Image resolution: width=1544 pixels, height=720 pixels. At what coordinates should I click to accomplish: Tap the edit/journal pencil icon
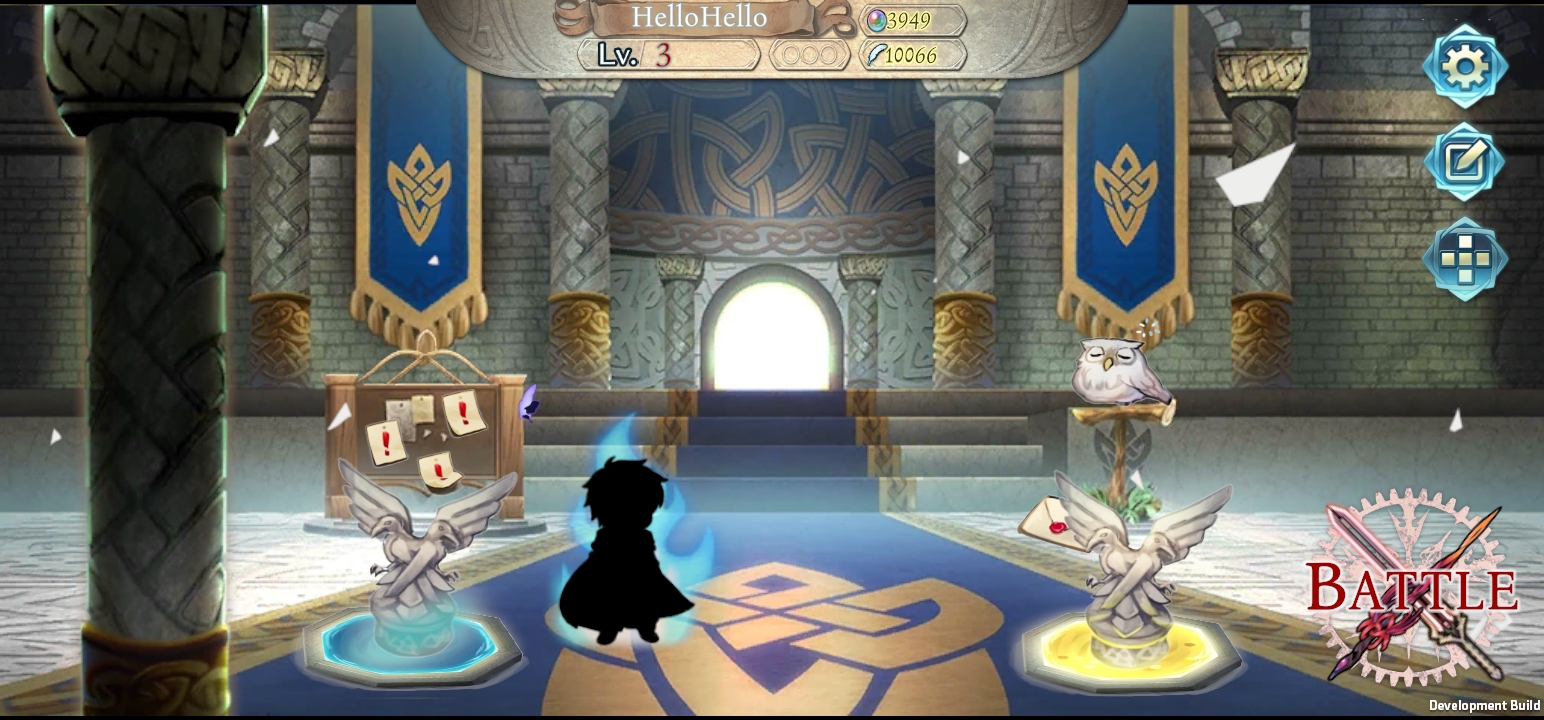(x=1464, y=162)
